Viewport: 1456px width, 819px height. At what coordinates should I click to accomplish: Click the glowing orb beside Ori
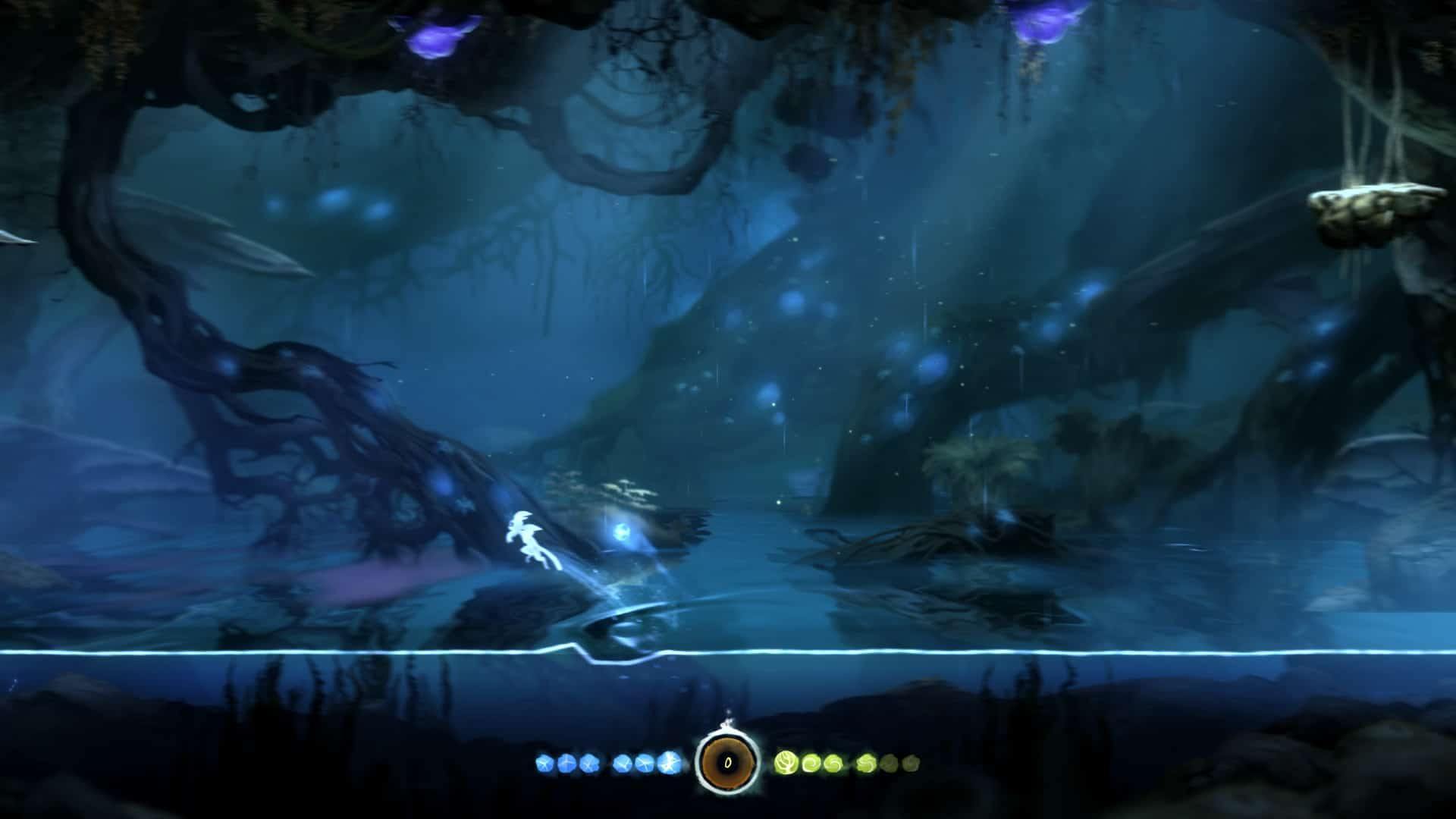tap(622, 533)
